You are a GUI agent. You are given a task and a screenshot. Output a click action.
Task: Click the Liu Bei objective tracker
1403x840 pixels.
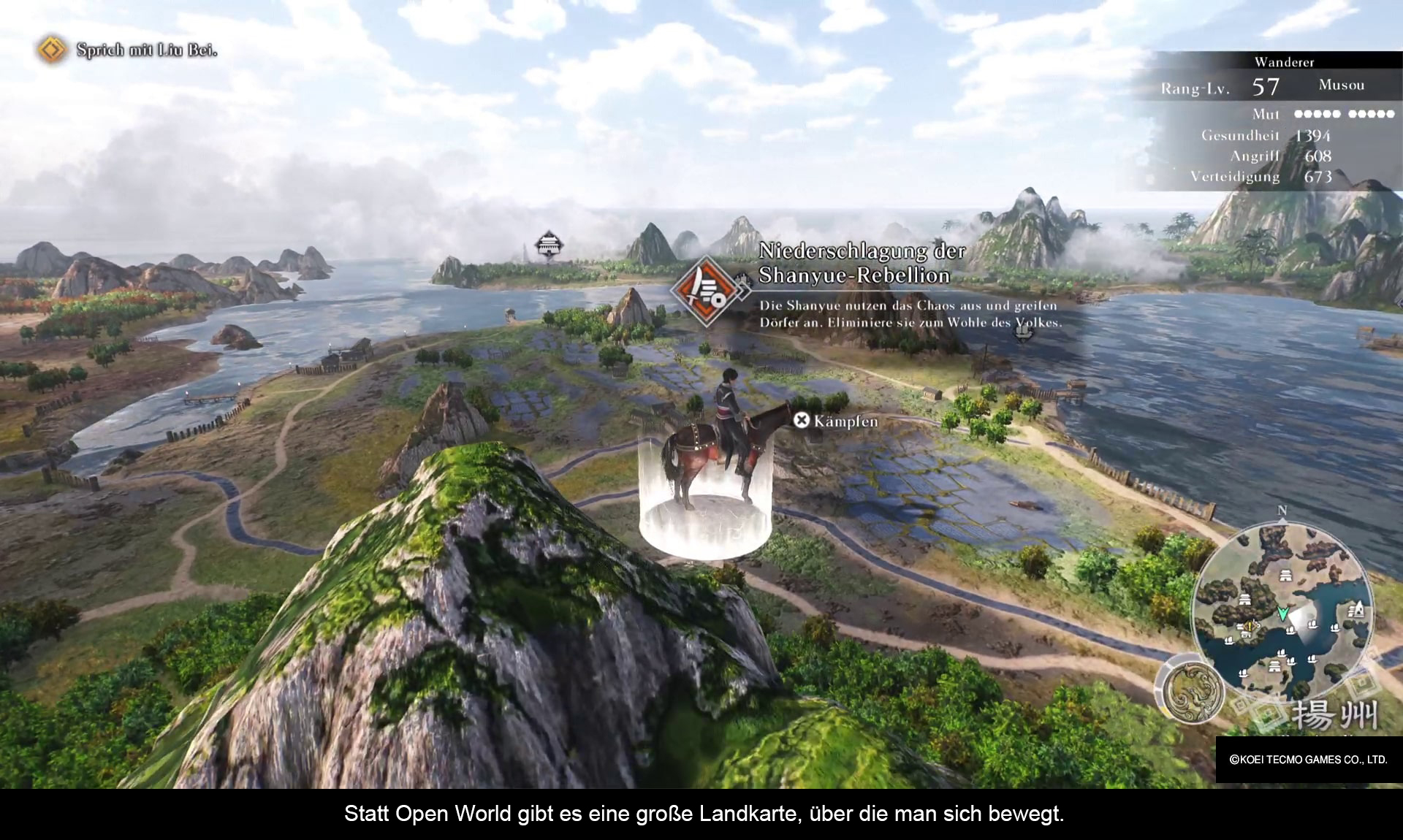(129, 50)
